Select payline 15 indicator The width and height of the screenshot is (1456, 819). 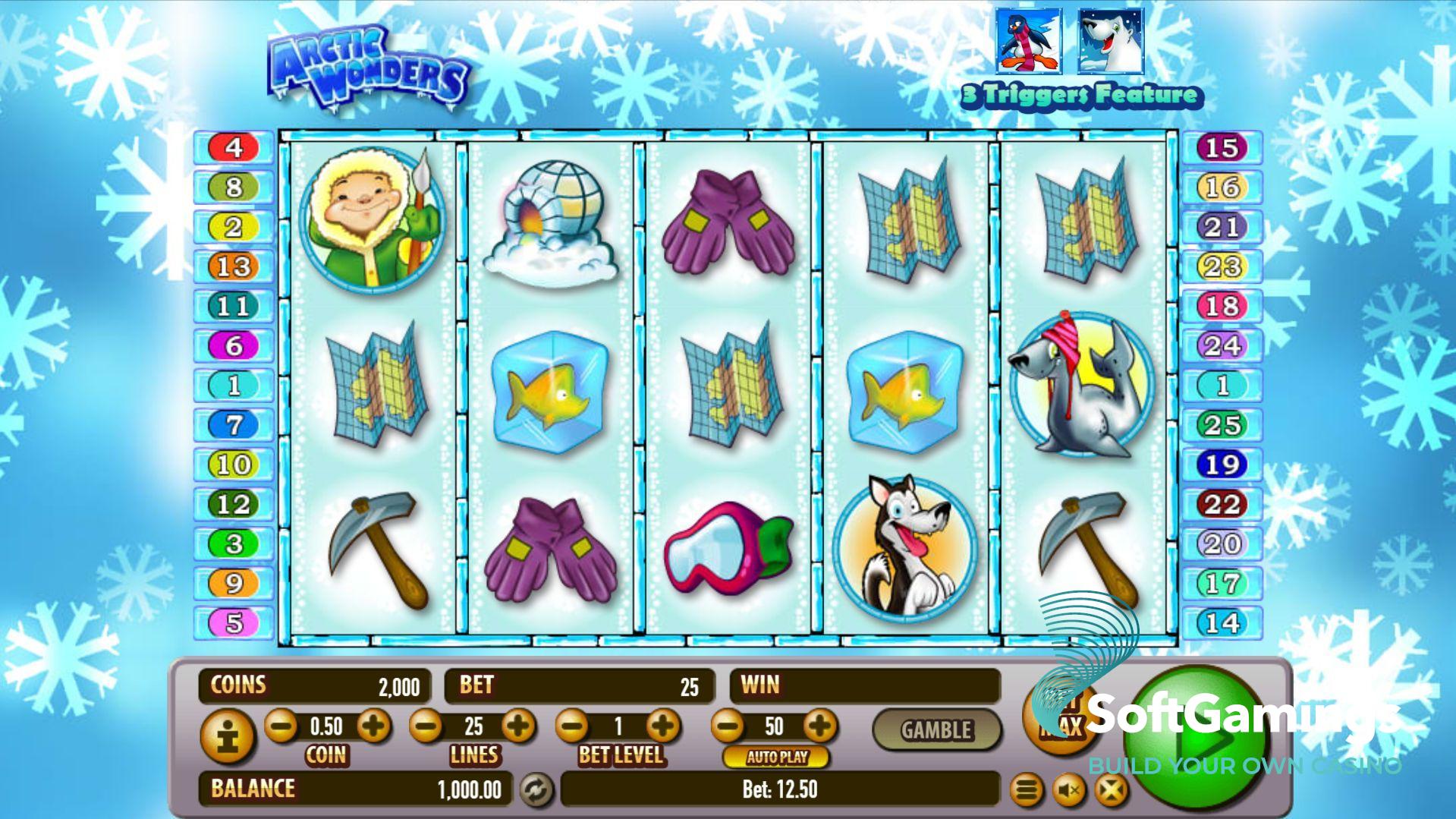click(1222, 147)
